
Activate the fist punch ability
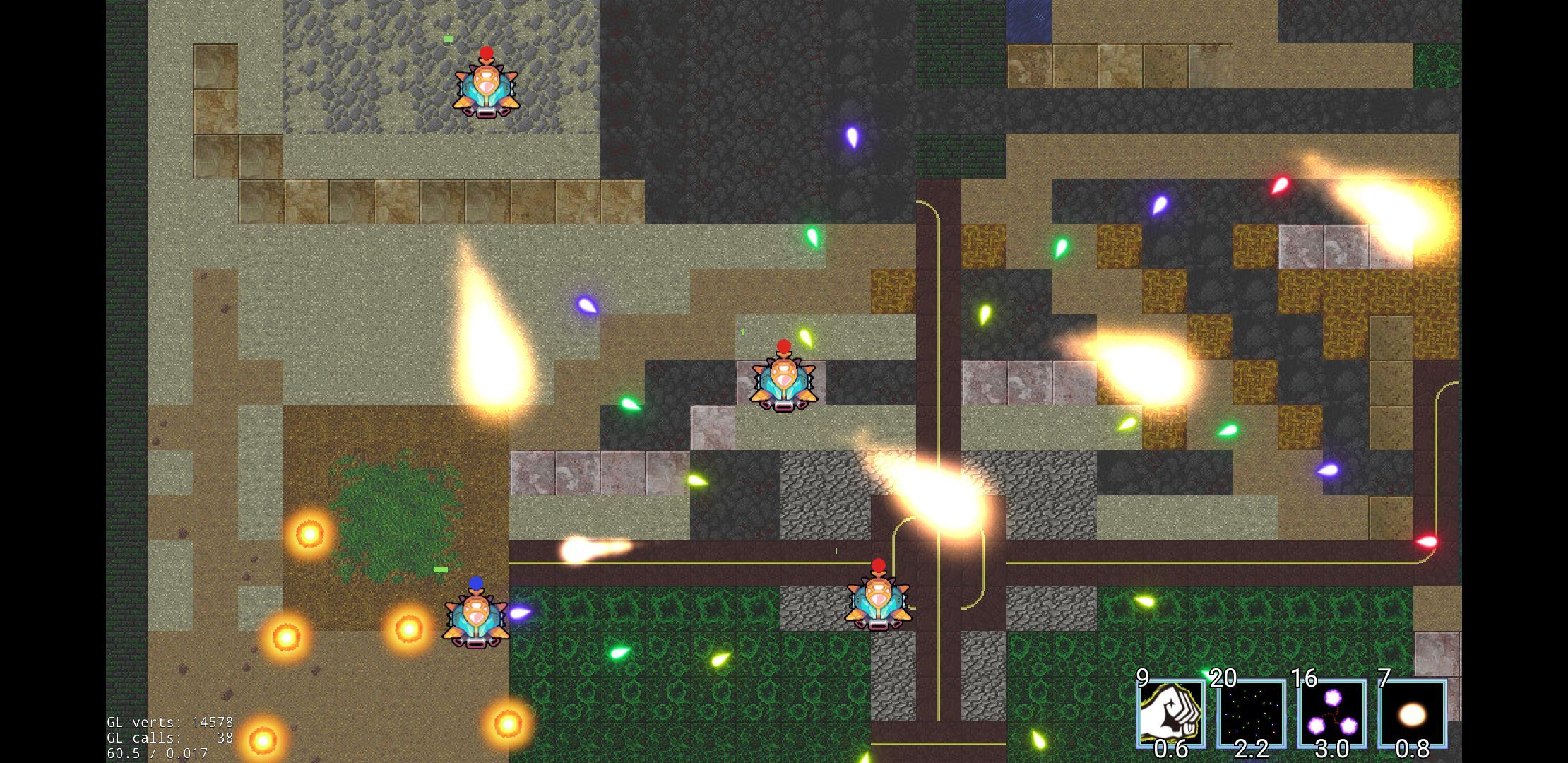click(x=1170, y=714)
